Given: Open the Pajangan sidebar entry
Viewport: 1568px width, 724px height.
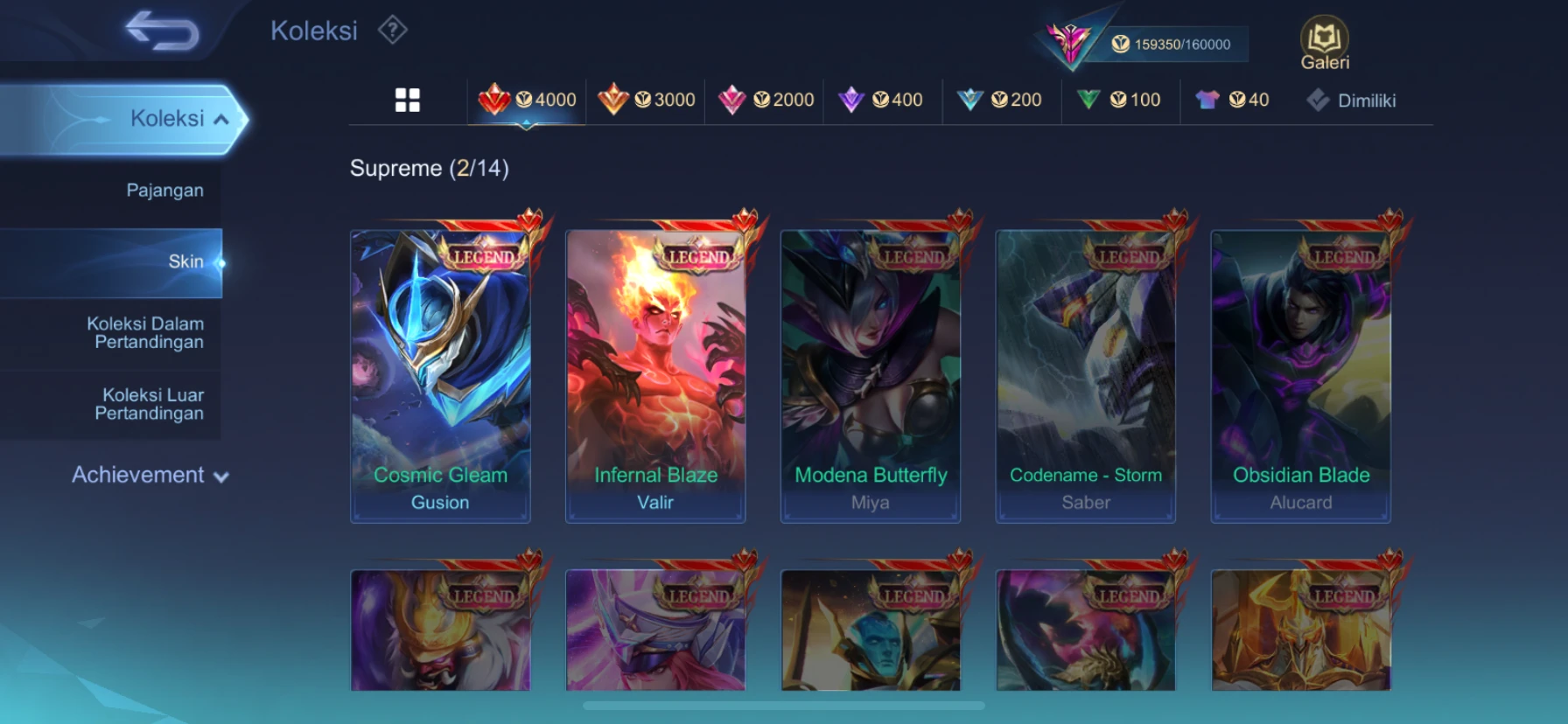Looking at the screenshot, I should (164, 191).
